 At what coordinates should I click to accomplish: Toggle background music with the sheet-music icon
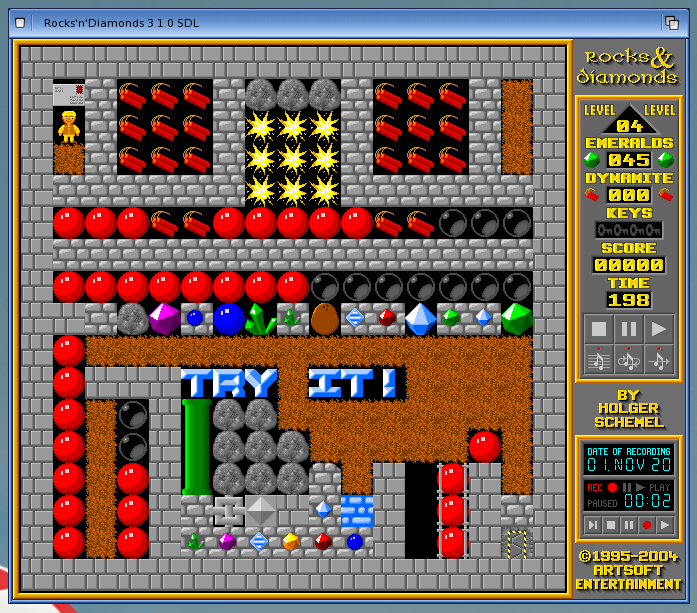click(598, 359)
